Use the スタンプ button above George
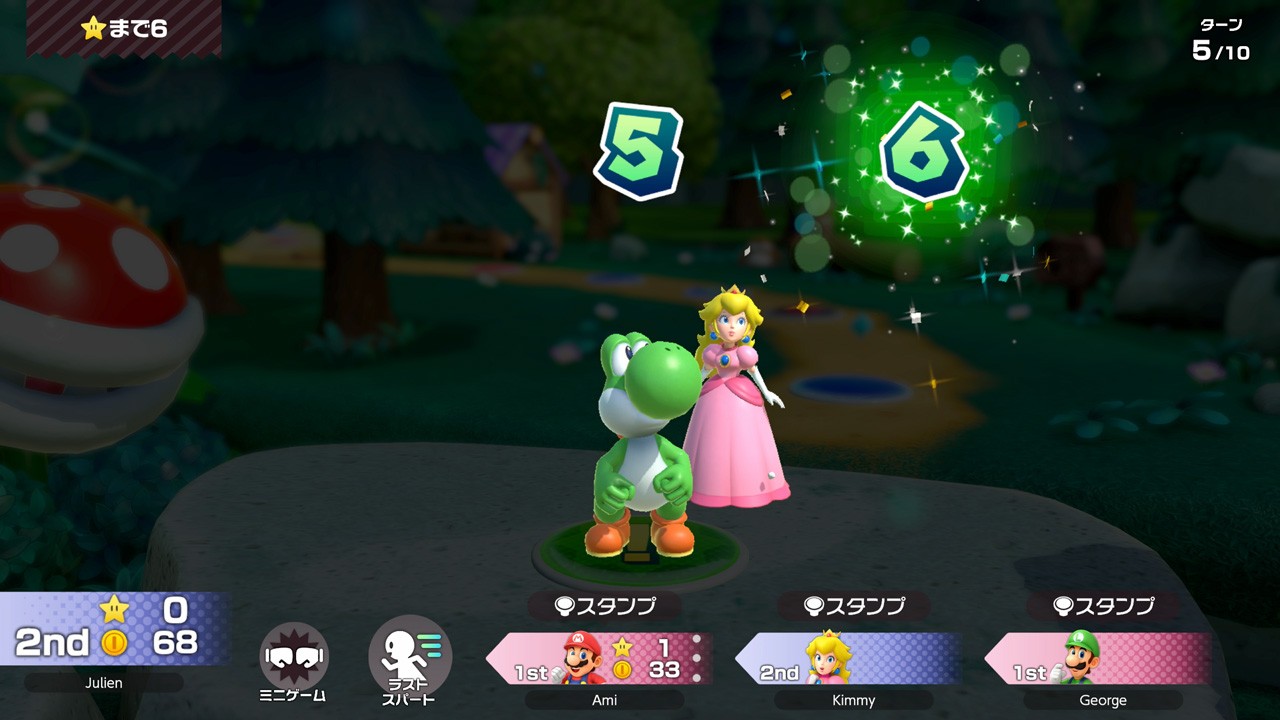1280x720 pixels. tap(1102, 605)
